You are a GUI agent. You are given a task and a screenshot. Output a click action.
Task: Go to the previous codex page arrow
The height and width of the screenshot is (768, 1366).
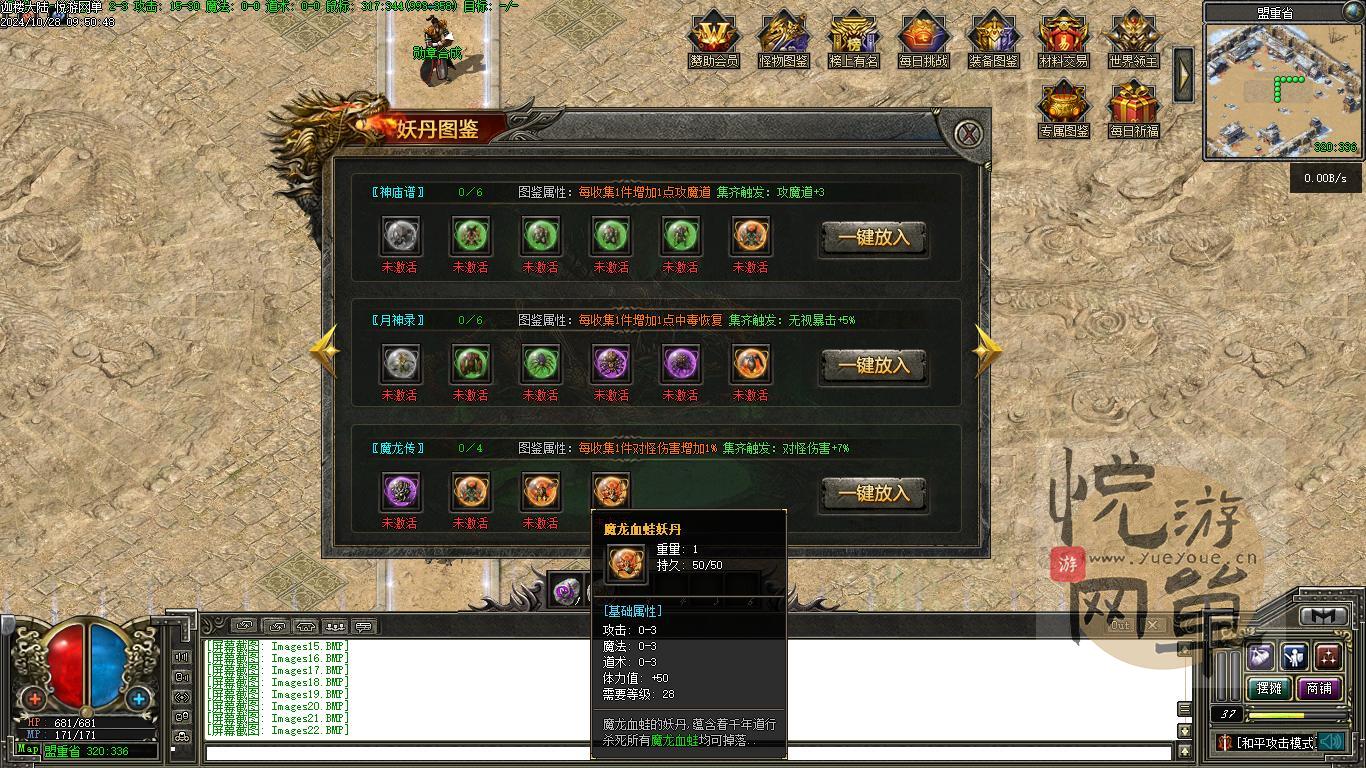click(x=326, y=351)
